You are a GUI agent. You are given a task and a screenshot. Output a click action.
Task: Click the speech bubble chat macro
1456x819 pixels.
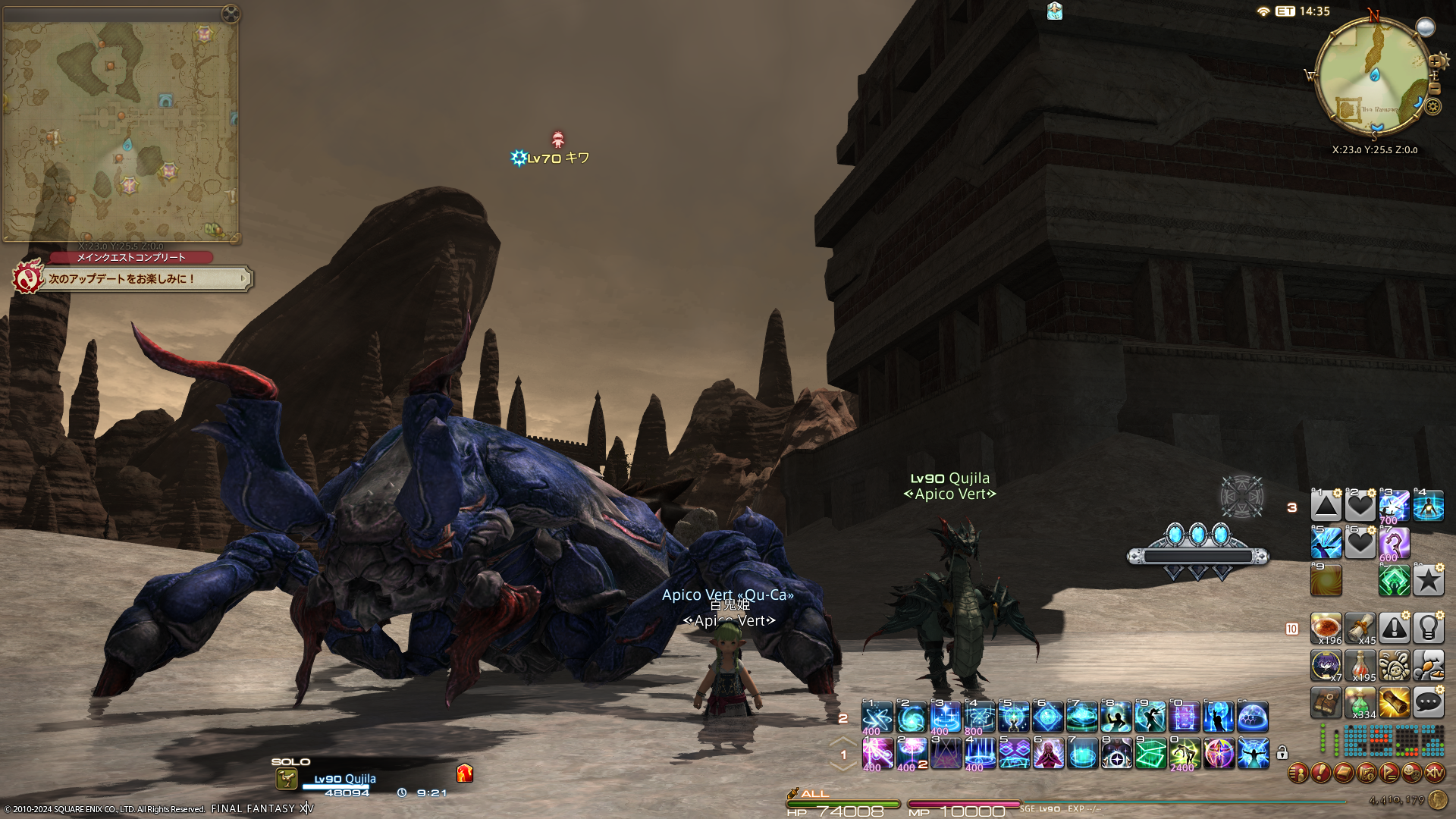(1428, 703)
